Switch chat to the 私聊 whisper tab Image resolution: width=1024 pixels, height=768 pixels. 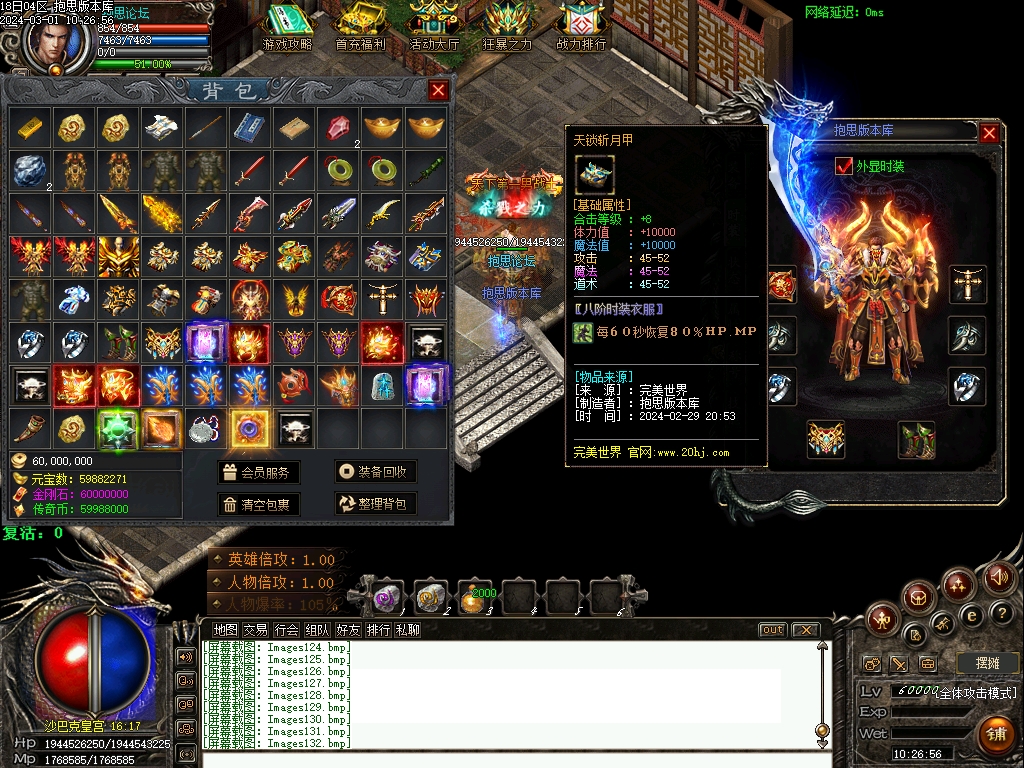point(408,630)
